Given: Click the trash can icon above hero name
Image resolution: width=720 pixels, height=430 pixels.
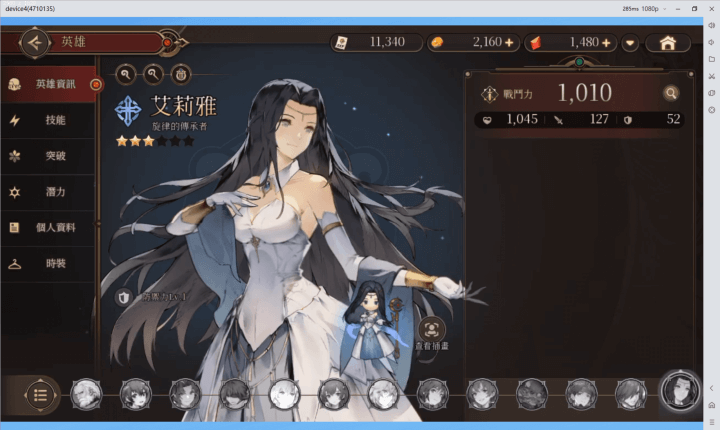Looking at the screenshot, I should click(180, 73).
